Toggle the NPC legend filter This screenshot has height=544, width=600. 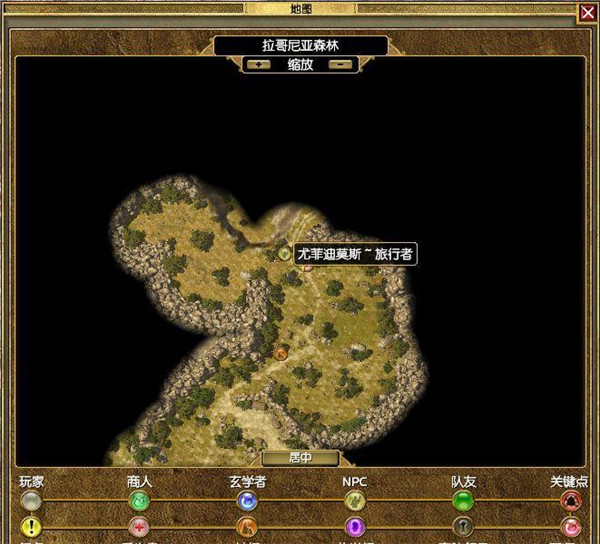355,500
